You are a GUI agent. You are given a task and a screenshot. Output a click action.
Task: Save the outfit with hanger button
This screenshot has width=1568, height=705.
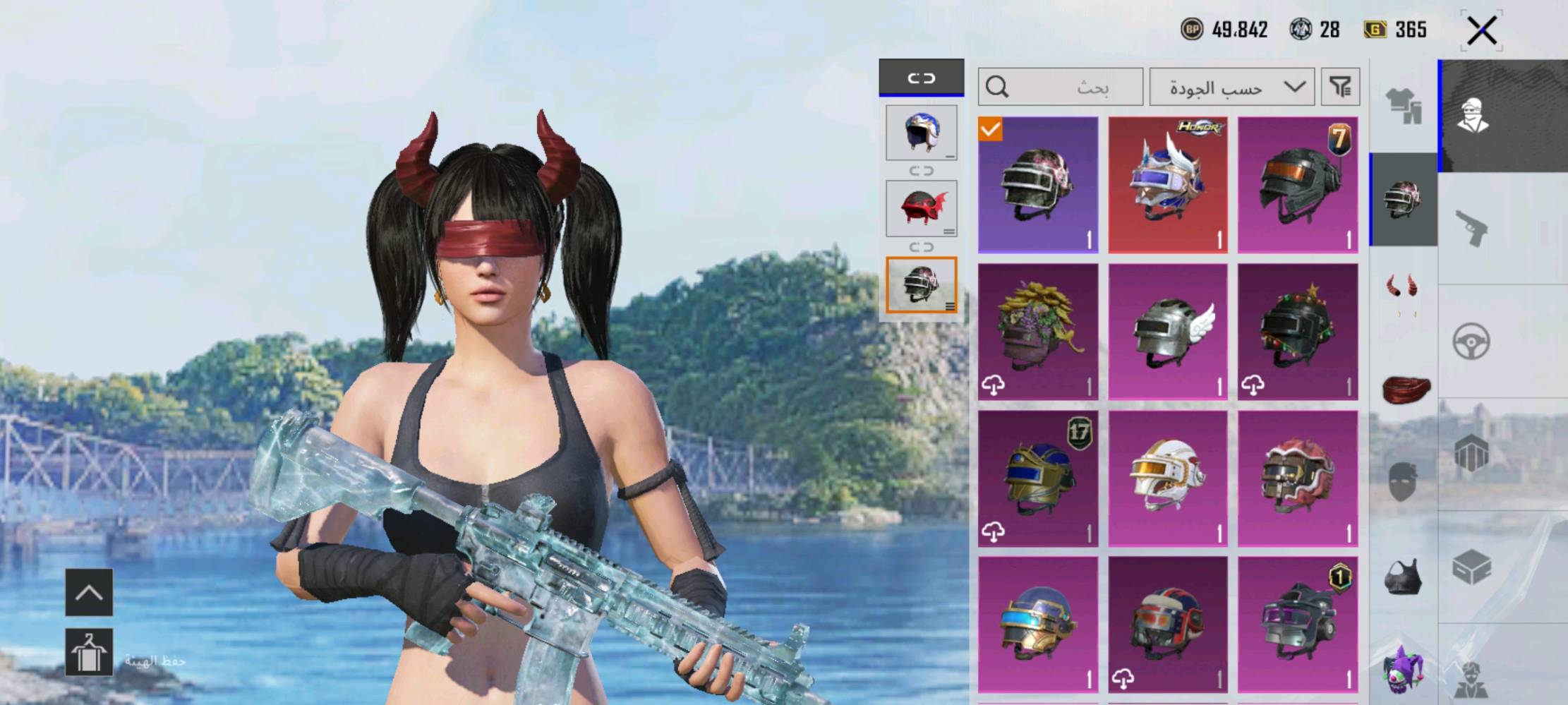coord(89,653)
